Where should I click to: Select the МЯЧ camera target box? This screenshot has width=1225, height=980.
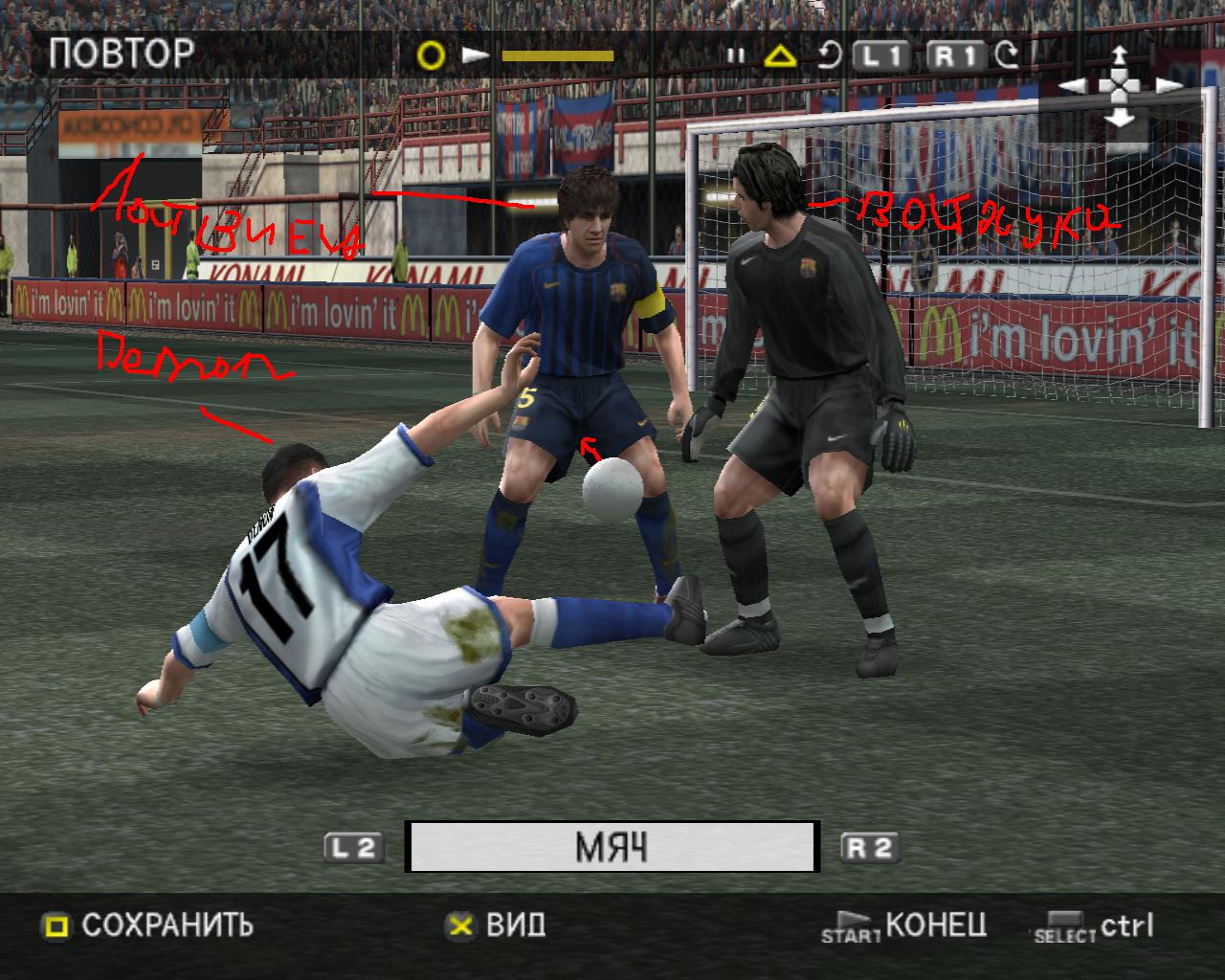[x=612, y=847]
